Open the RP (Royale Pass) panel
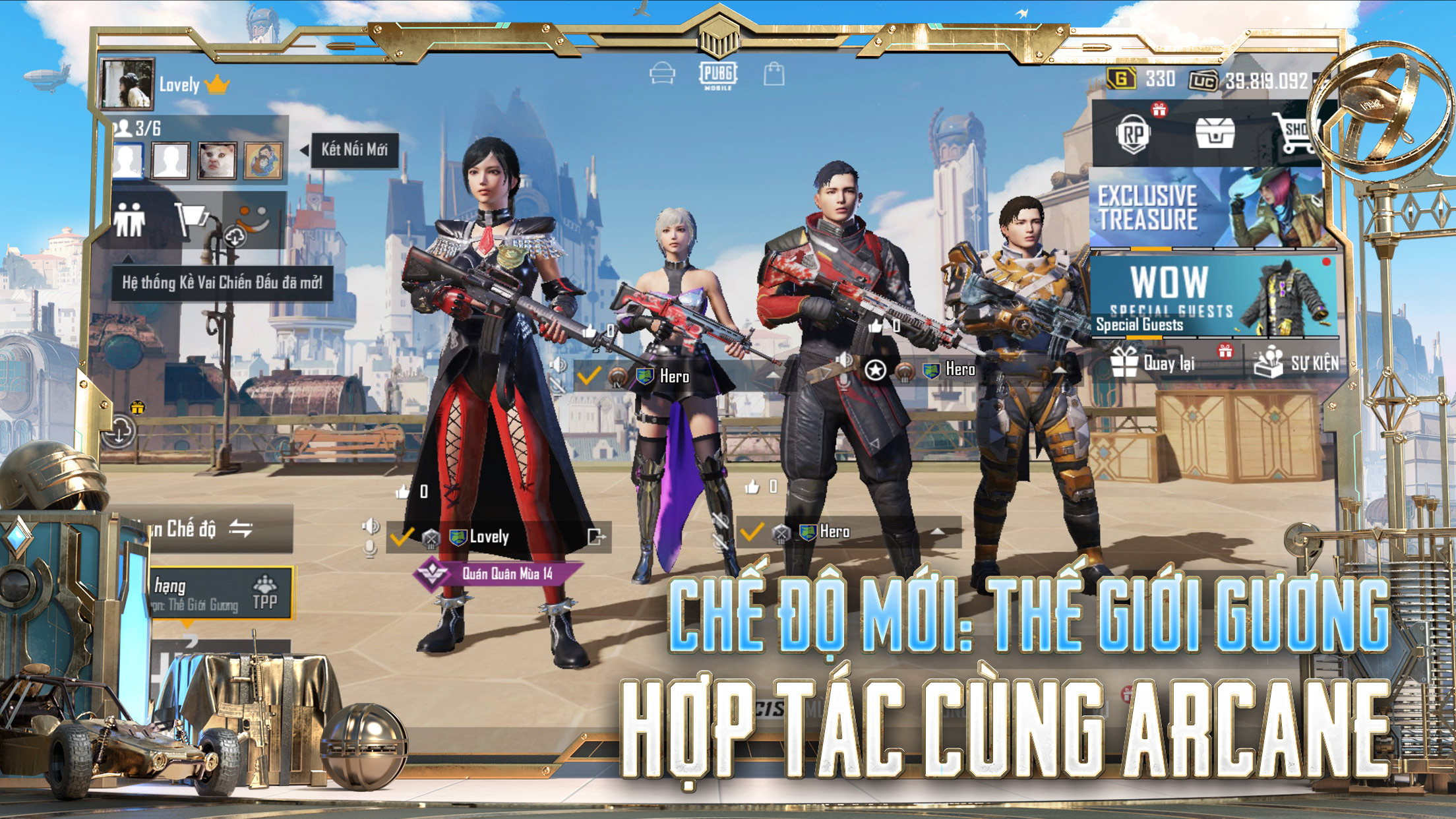This screenshot has height=819, width=1456. [x=1135, y=133]
